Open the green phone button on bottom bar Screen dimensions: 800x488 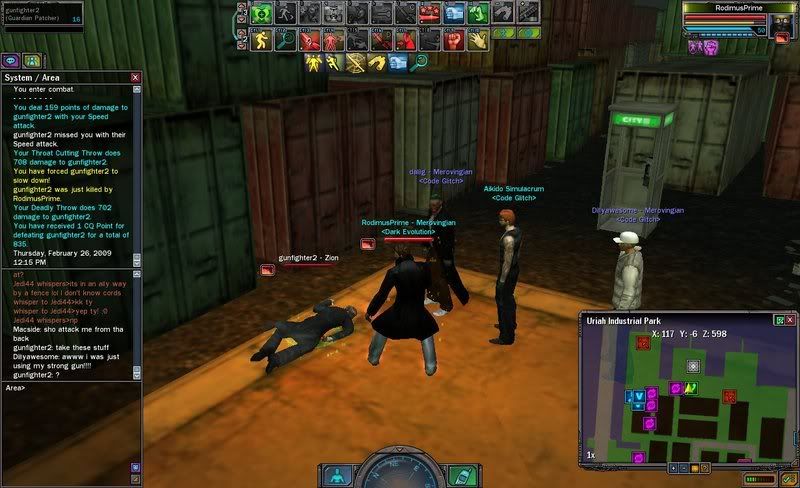click(x=459, y=475)
